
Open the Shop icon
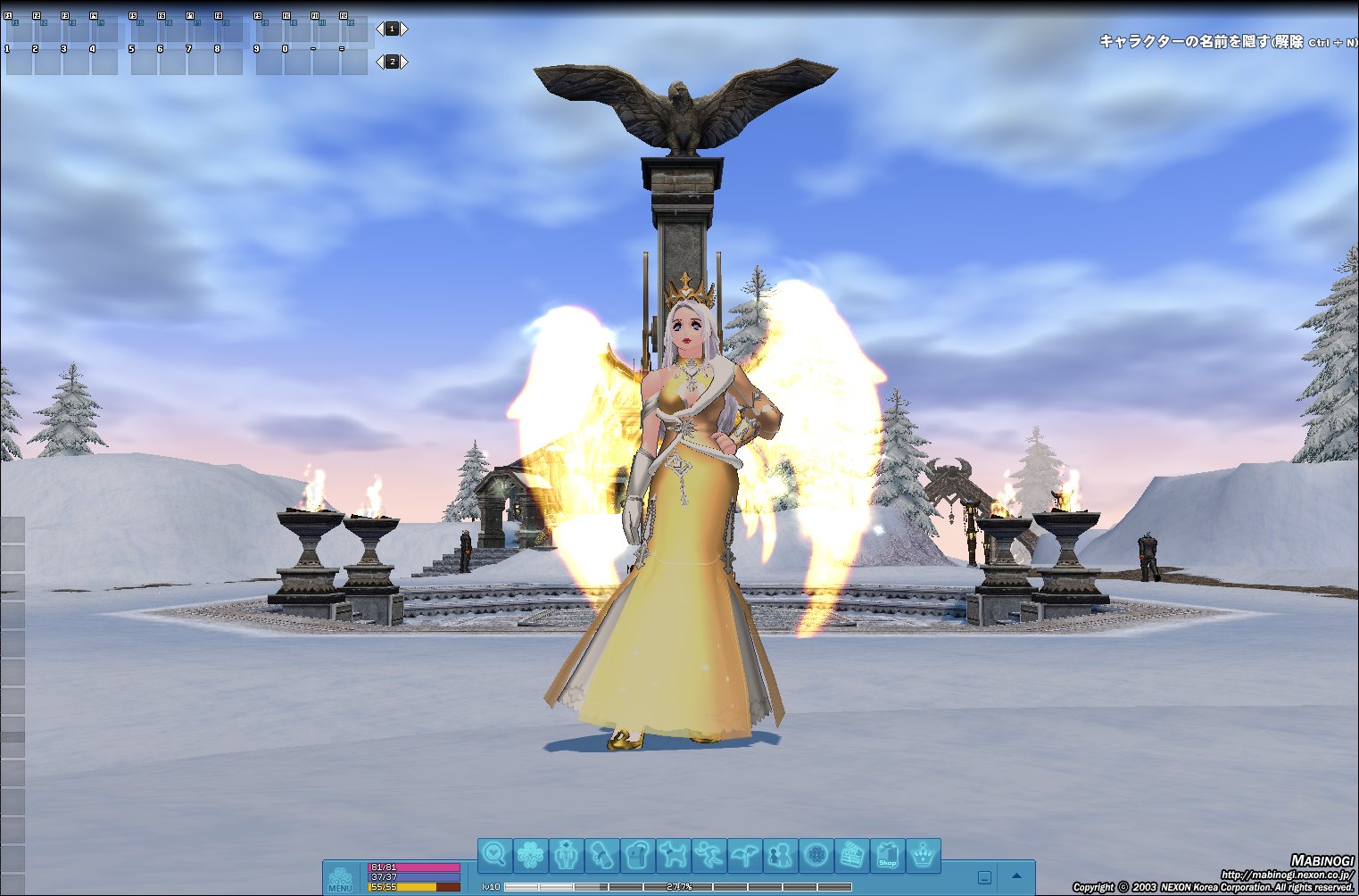click(x=887, y=855)
